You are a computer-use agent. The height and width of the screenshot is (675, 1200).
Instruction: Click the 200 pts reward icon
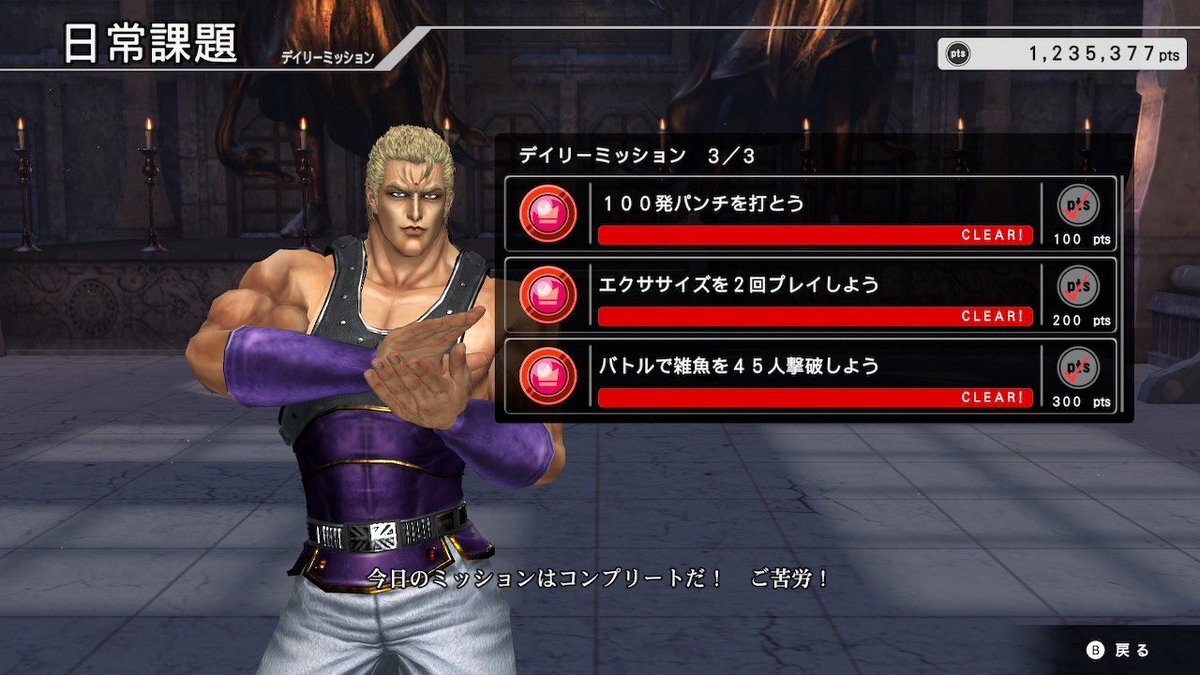[1080, 287]
